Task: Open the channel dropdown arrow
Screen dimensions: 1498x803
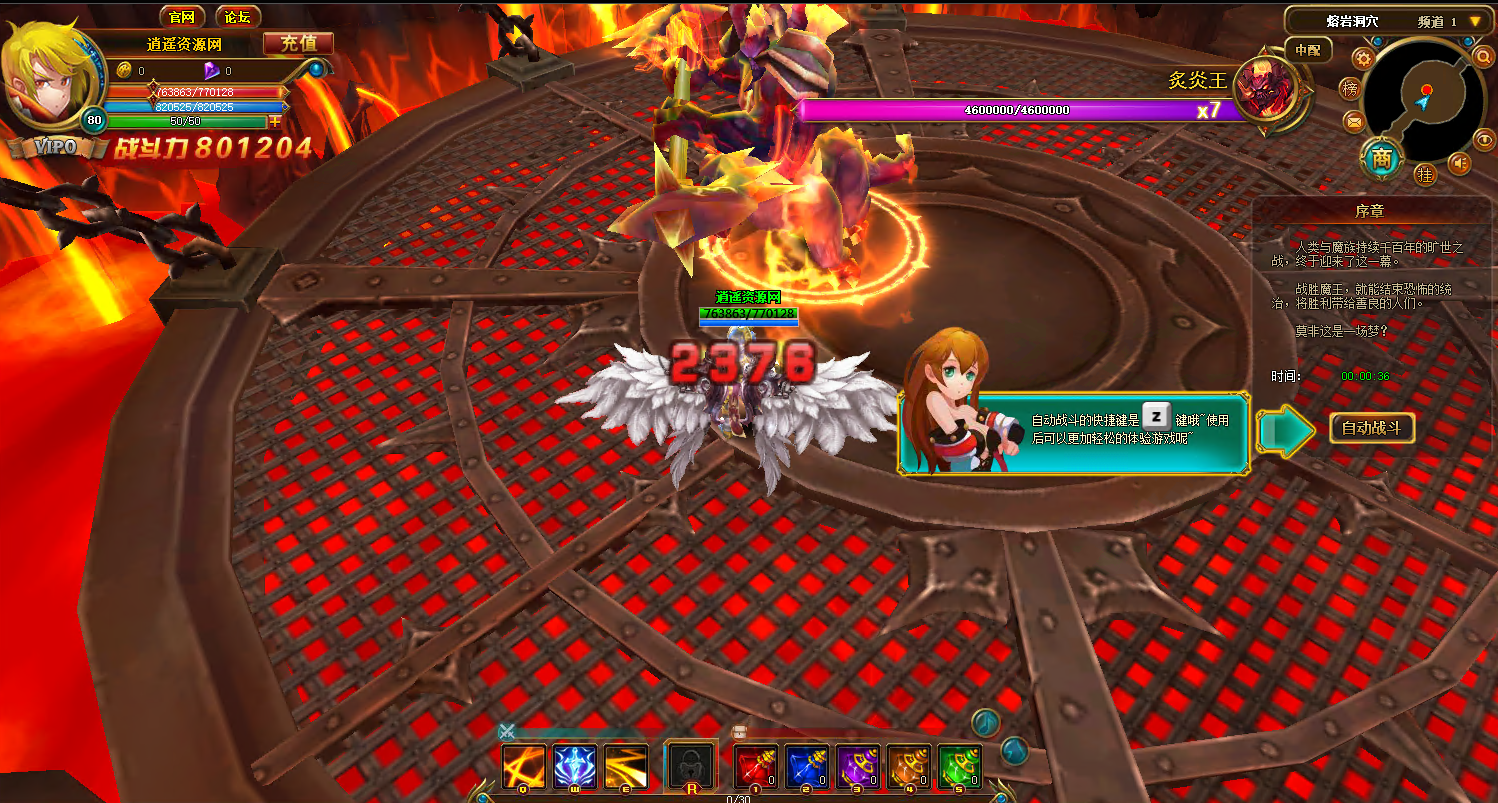Action: click(x=1475, y=21)
